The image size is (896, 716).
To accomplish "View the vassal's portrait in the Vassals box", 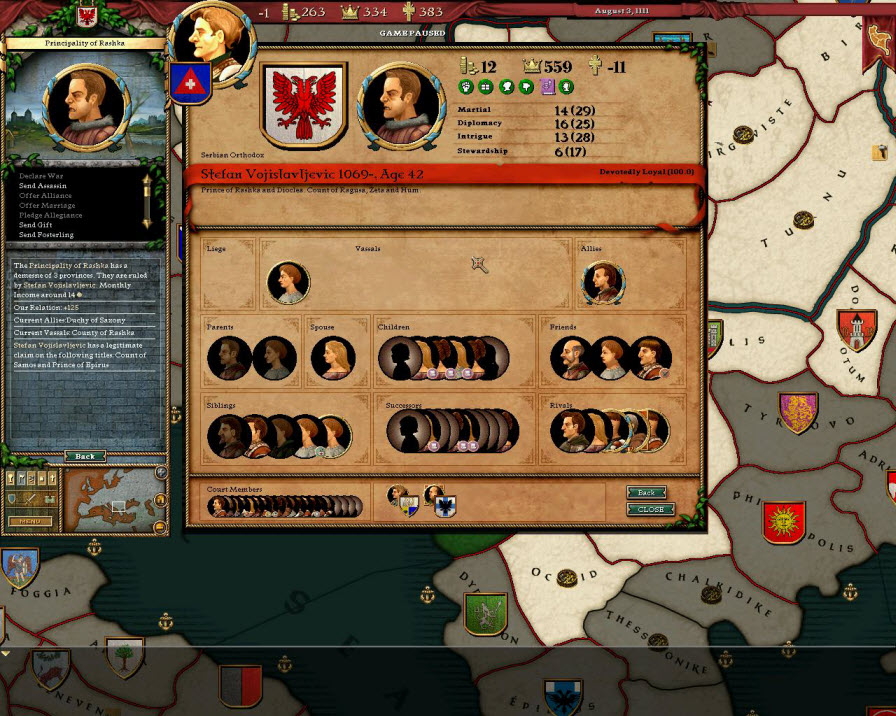I will click(288, 283).
